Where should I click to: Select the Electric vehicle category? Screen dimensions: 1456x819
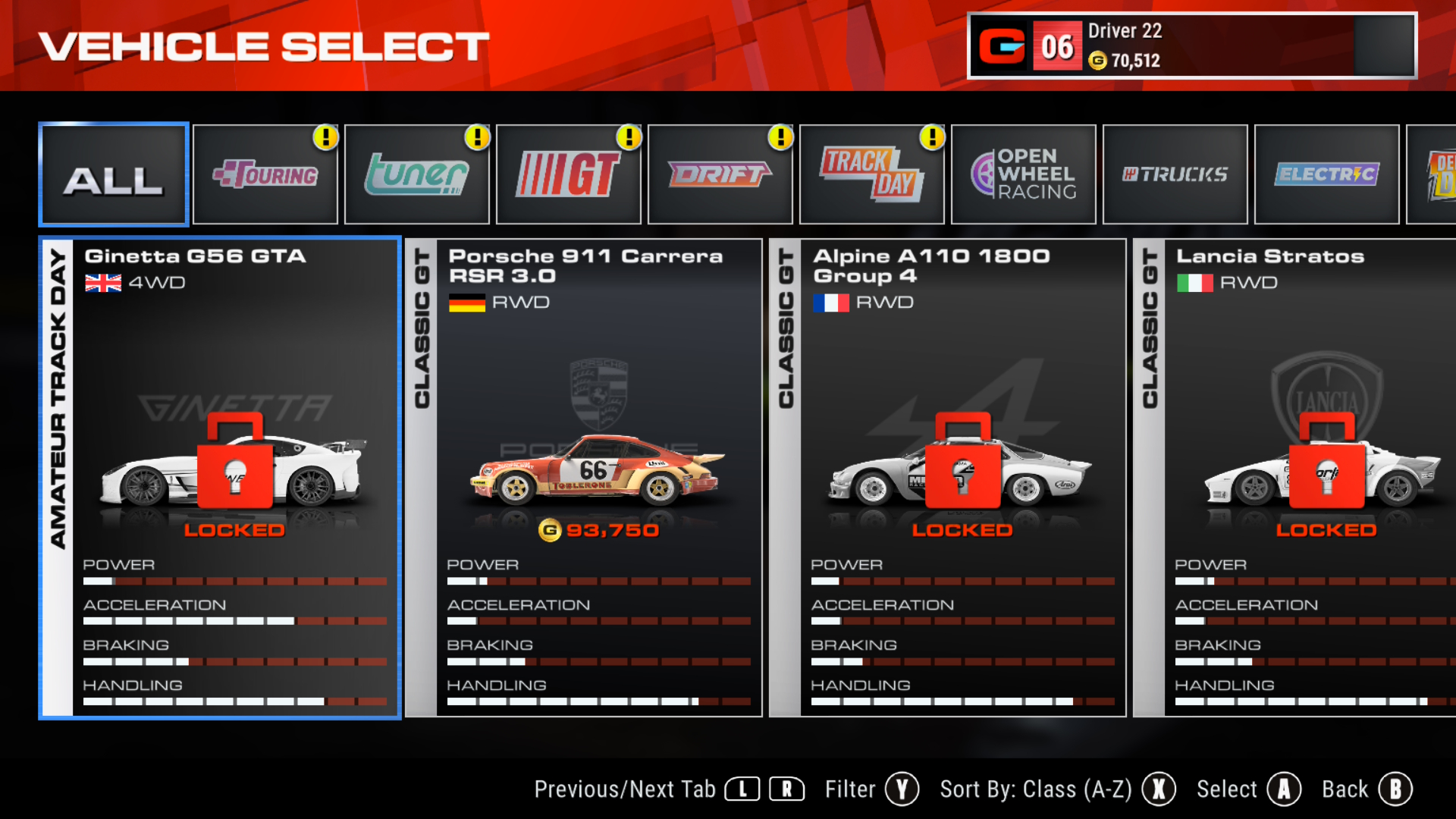(1326, 174)
